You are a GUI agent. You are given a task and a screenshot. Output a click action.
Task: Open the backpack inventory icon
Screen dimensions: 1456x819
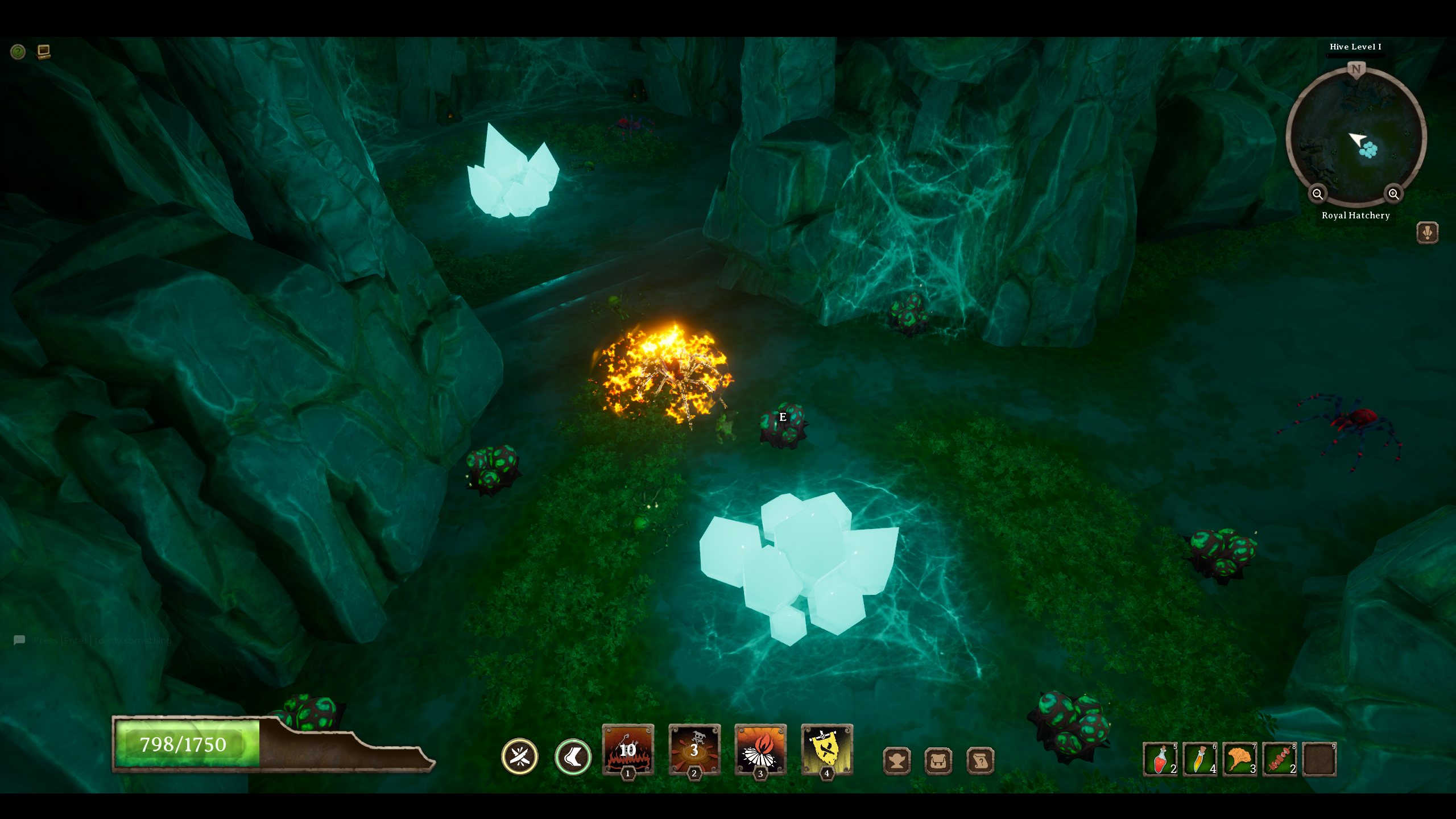click(937, 760)
